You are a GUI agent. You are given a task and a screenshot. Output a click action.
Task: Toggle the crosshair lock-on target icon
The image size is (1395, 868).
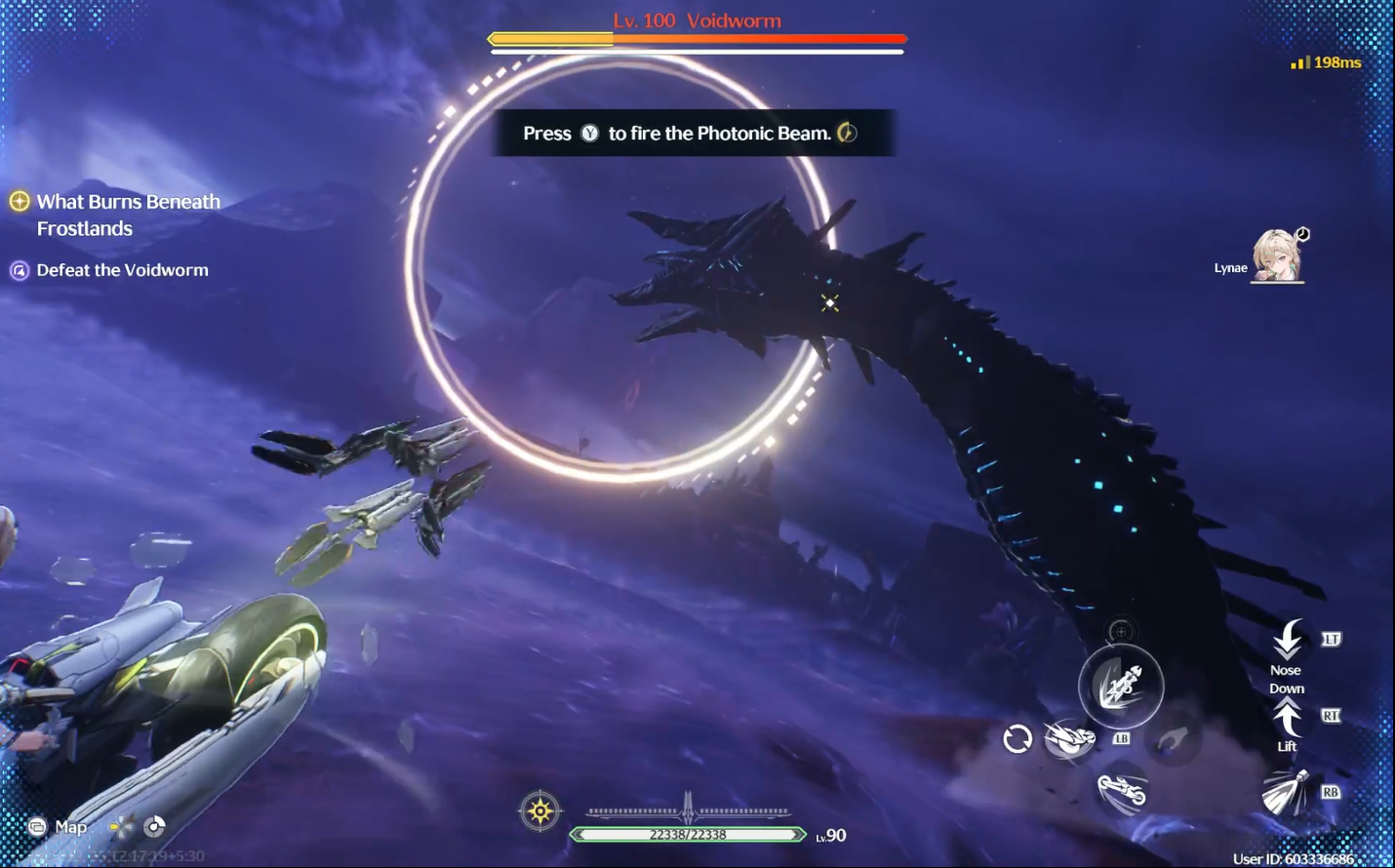tap(1121, 631)
